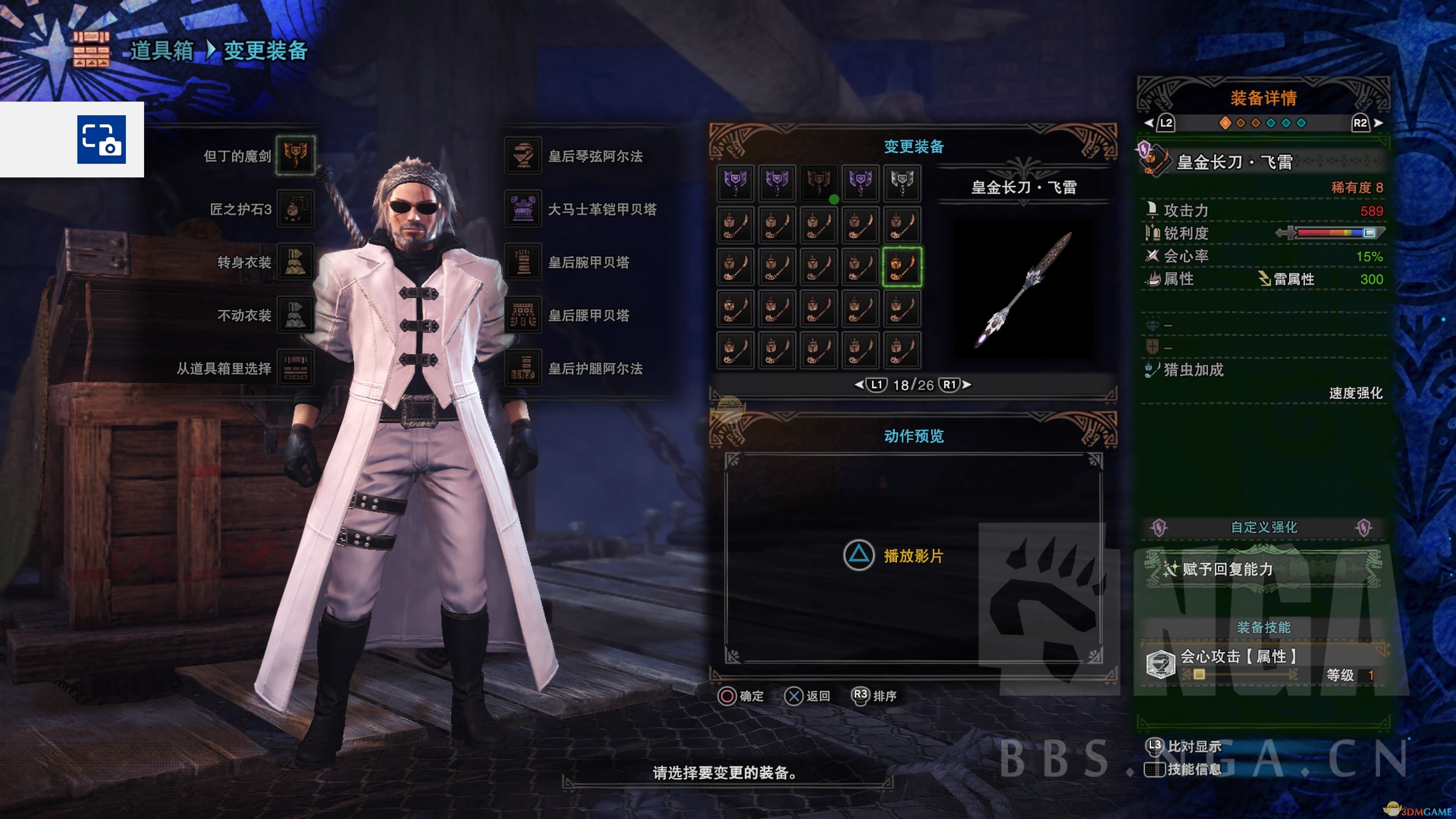Click the screenshot capture overlay icon
Image resolution: width=1456 pixels, height=819 pixels.
102,140
